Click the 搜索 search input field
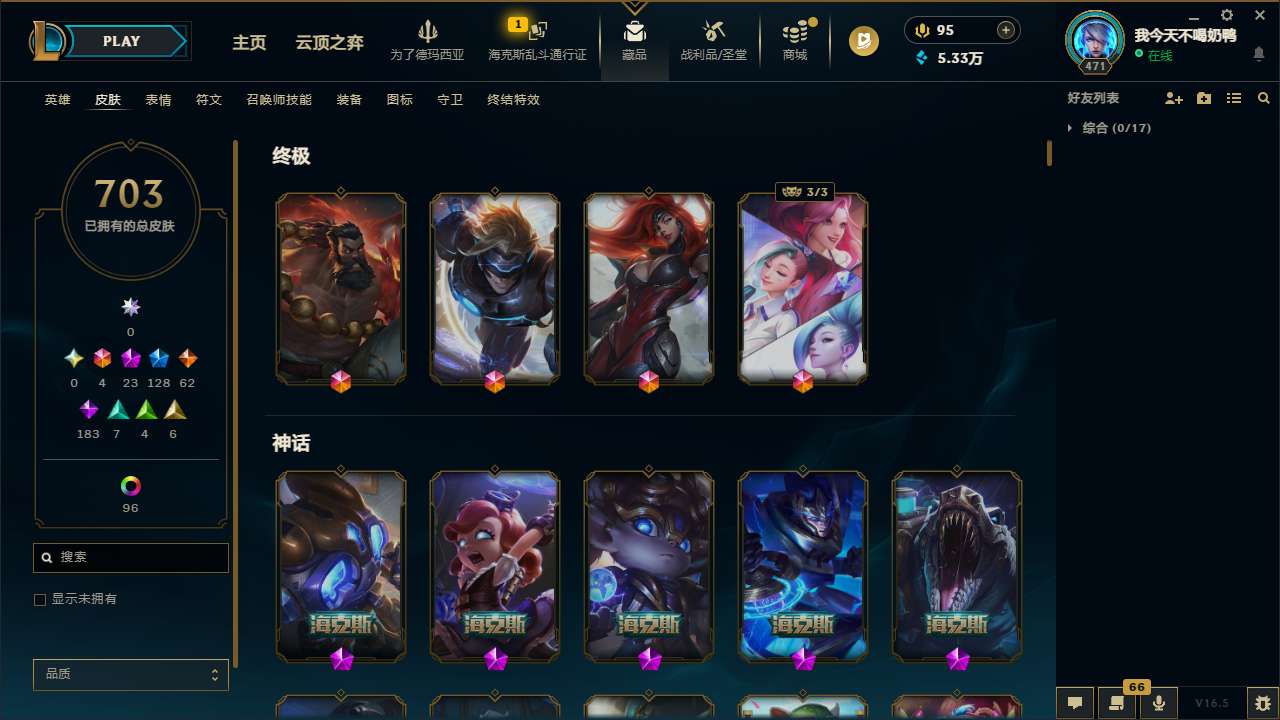The height and width of the screenshot is (720, 1280). (130, 557)
